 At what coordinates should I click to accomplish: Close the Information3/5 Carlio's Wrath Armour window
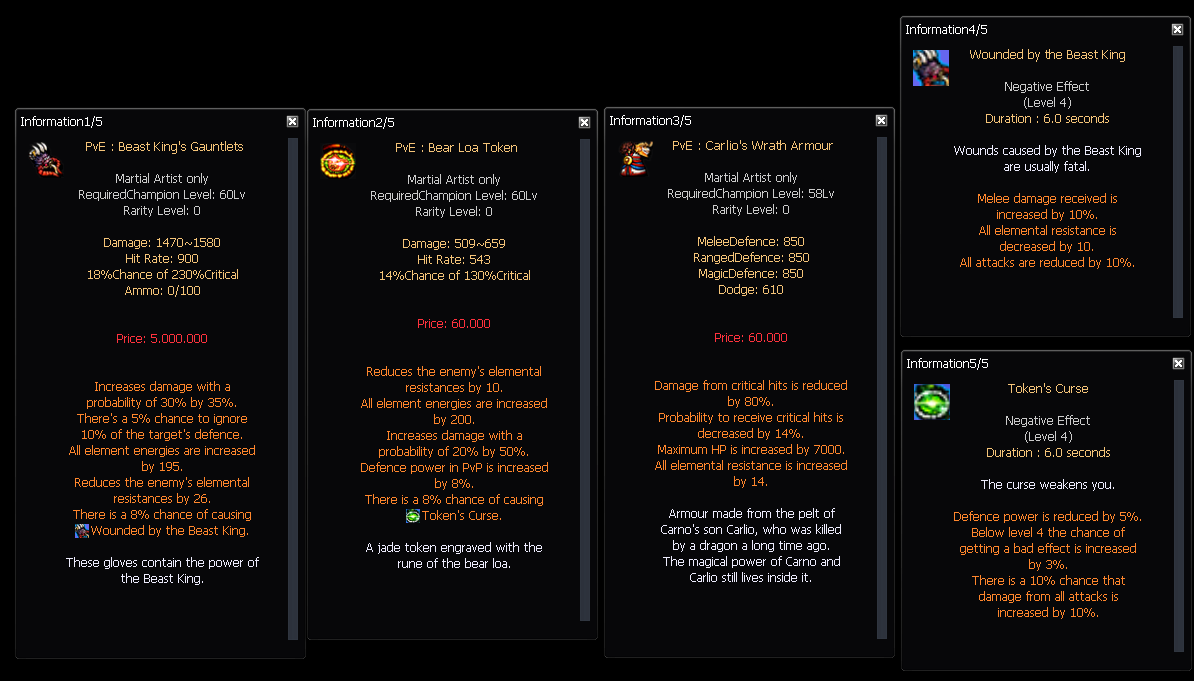point(881,120)
